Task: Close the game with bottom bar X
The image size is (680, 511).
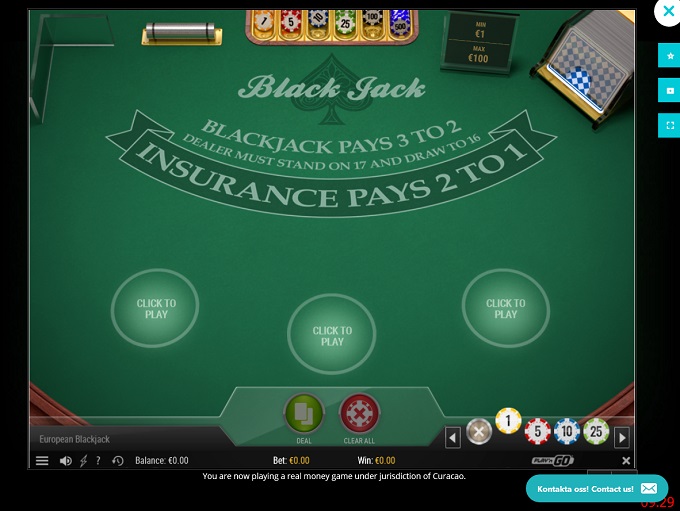Action: click(x=627, y=461)
